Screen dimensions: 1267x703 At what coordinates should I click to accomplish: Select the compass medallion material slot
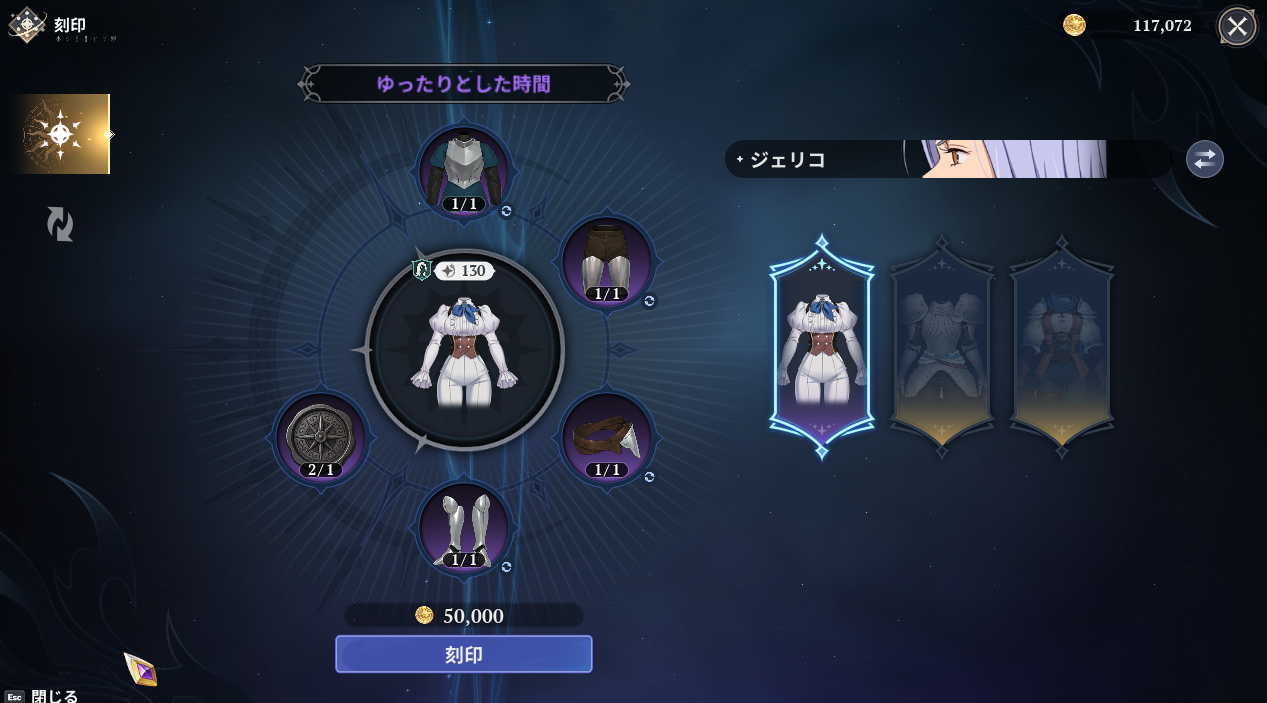pos(322,437)
